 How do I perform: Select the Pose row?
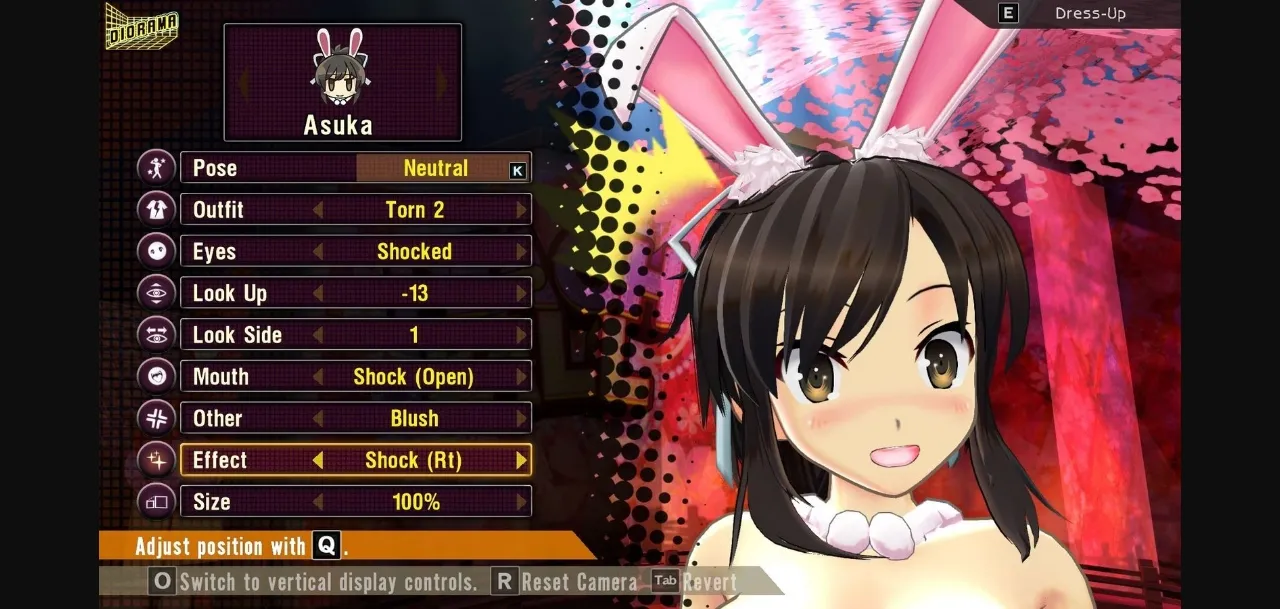[x=355, y=168]
